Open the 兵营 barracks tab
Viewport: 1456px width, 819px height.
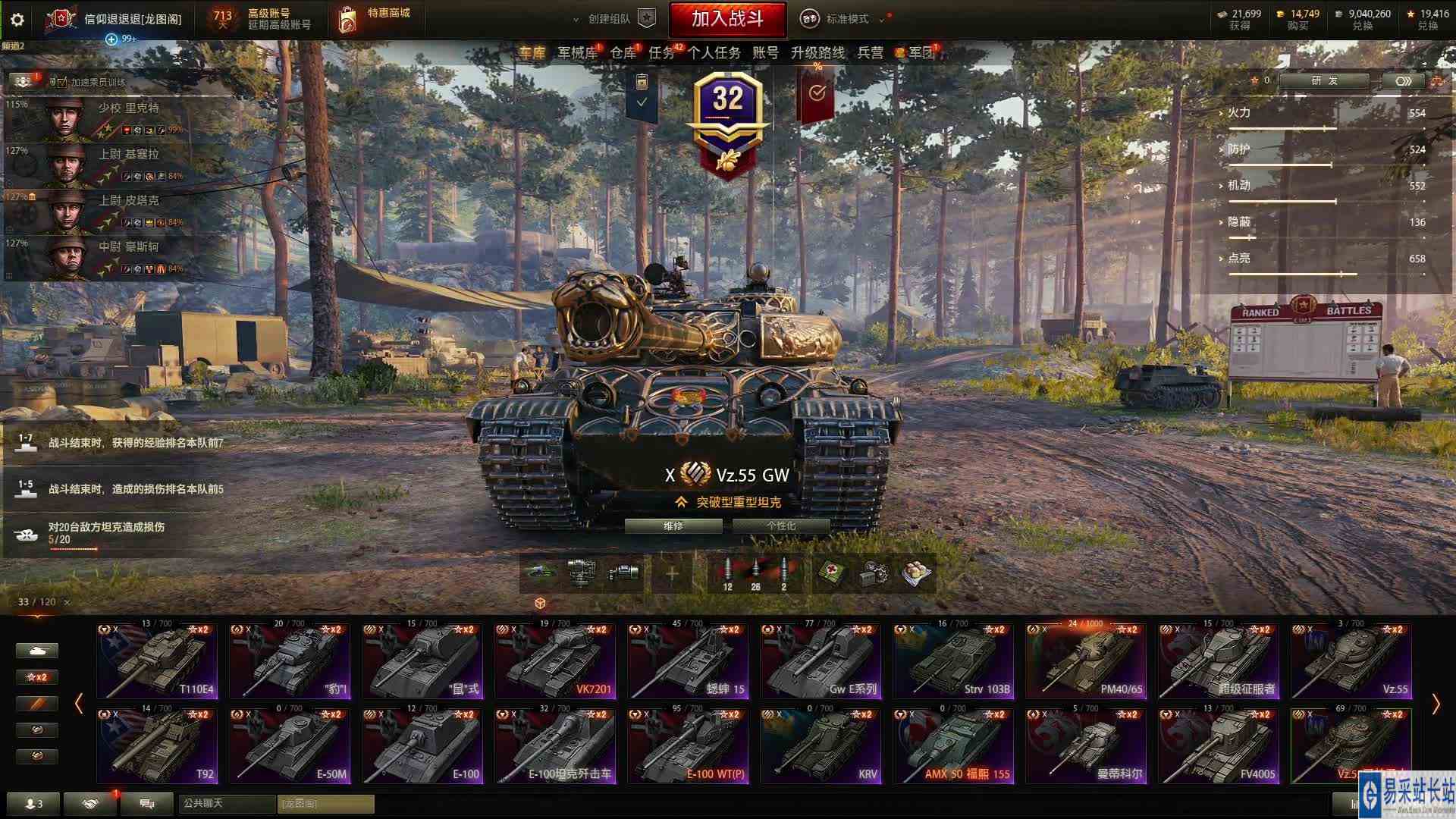870,52
